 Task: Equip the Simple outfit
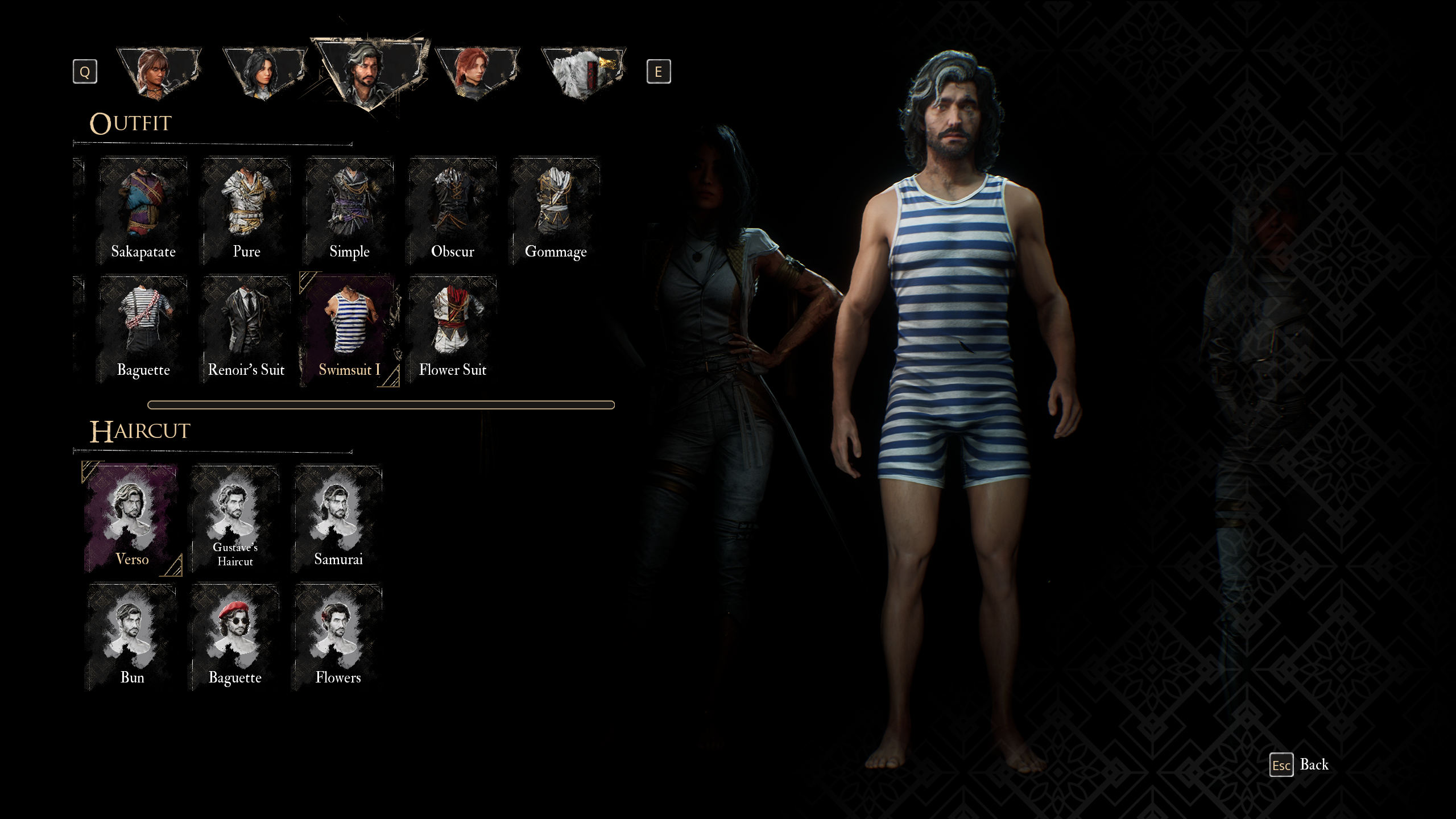[x=349, y=211]
